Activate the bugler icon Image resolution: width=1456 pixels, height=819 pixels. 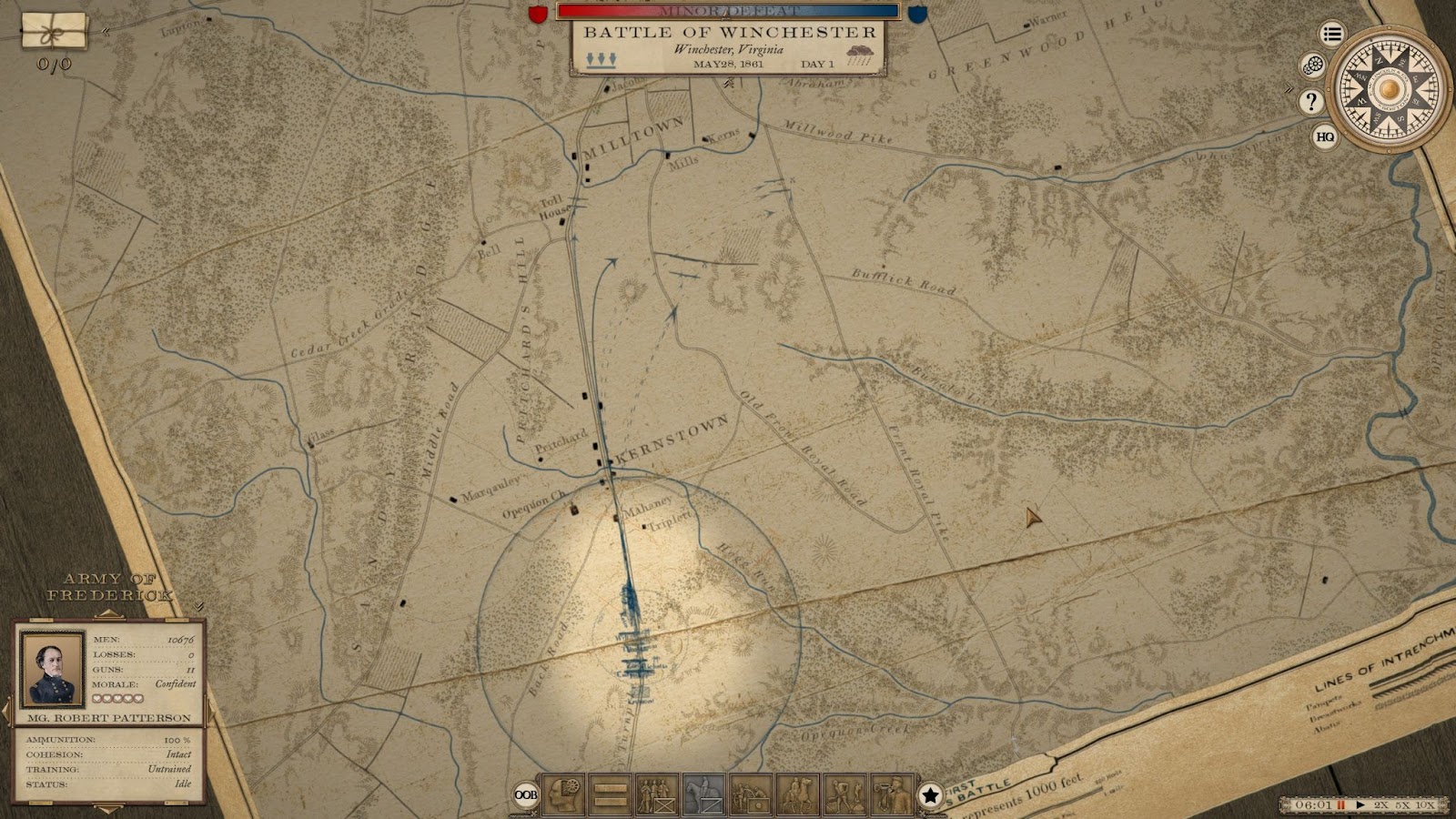pyautogui.click(x=892, y=794)
